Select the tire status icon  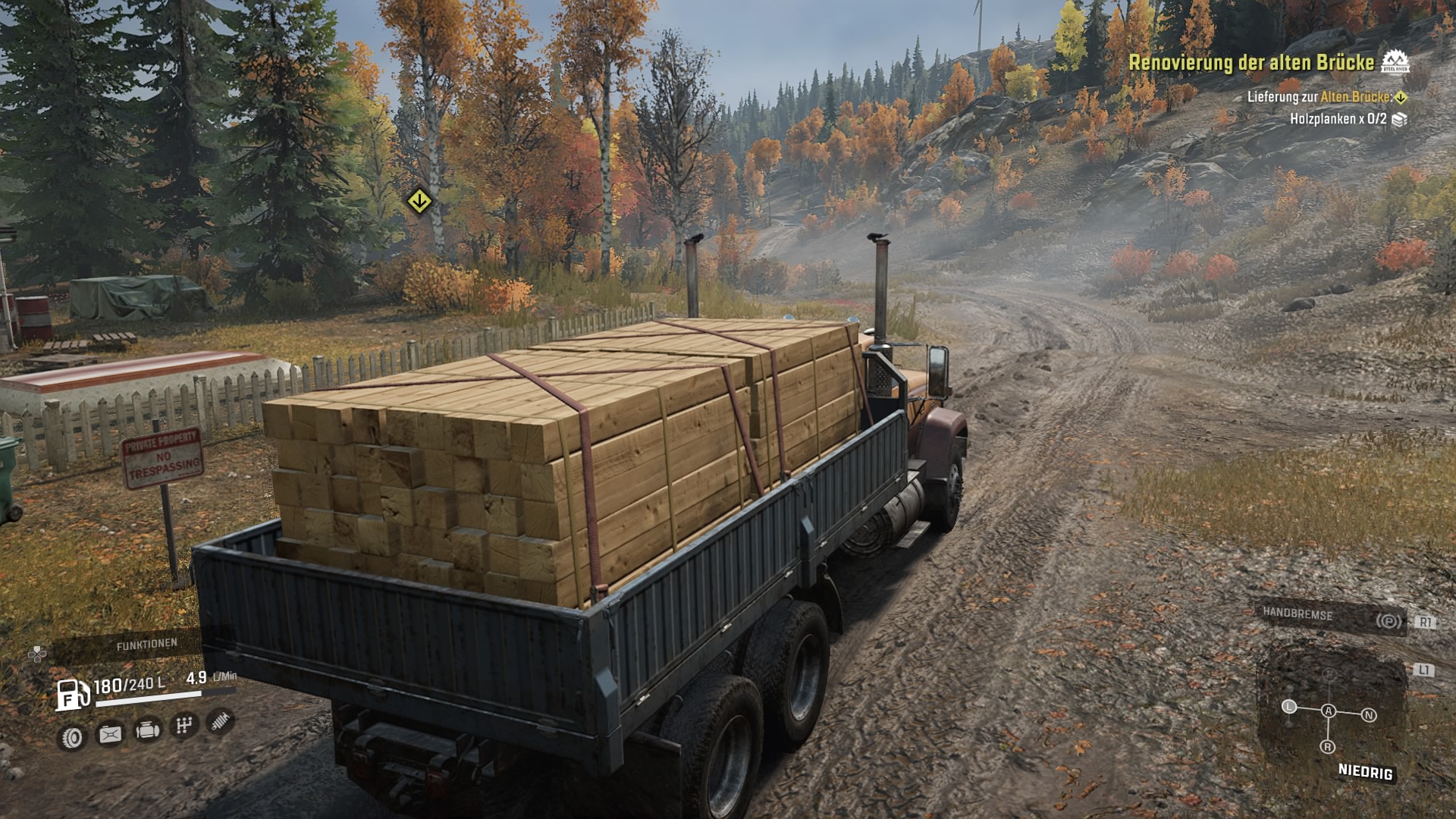tap(72, 737)
